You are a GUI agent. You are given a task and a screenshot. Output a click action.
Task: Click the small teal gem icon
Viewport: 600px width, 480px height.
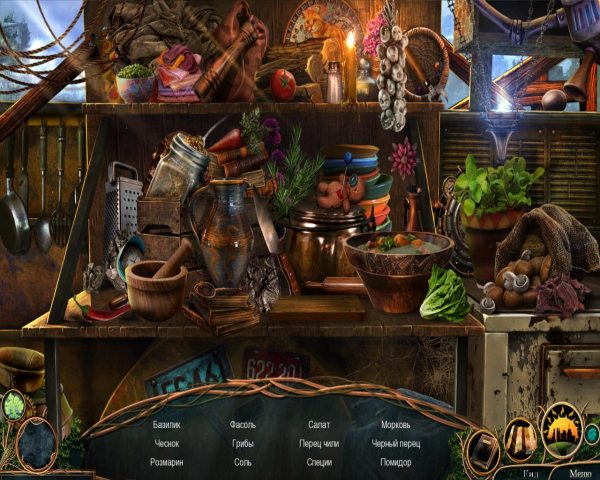point(592,433)
